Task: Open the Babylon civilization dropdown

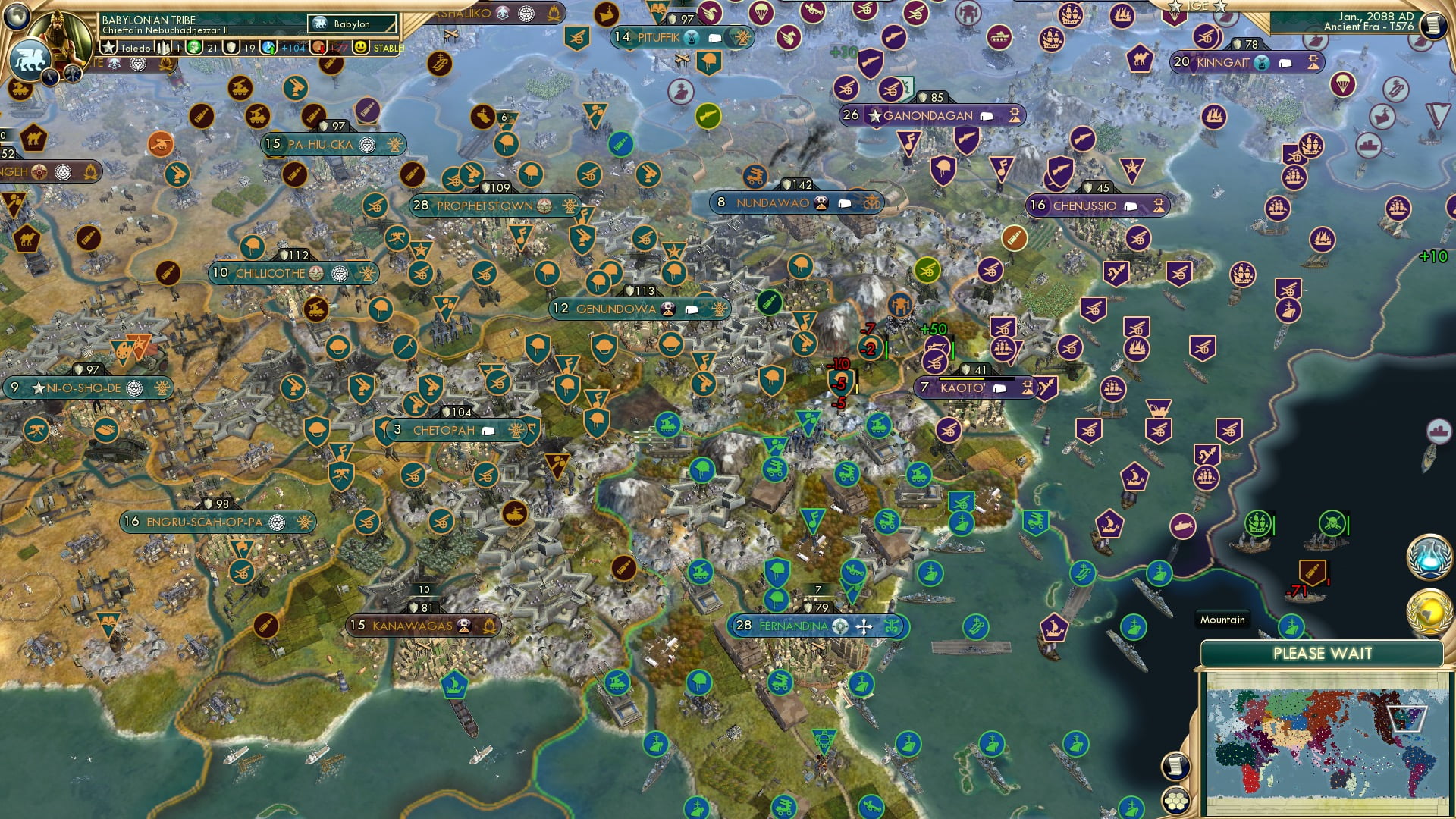Action: click(350, 24)
